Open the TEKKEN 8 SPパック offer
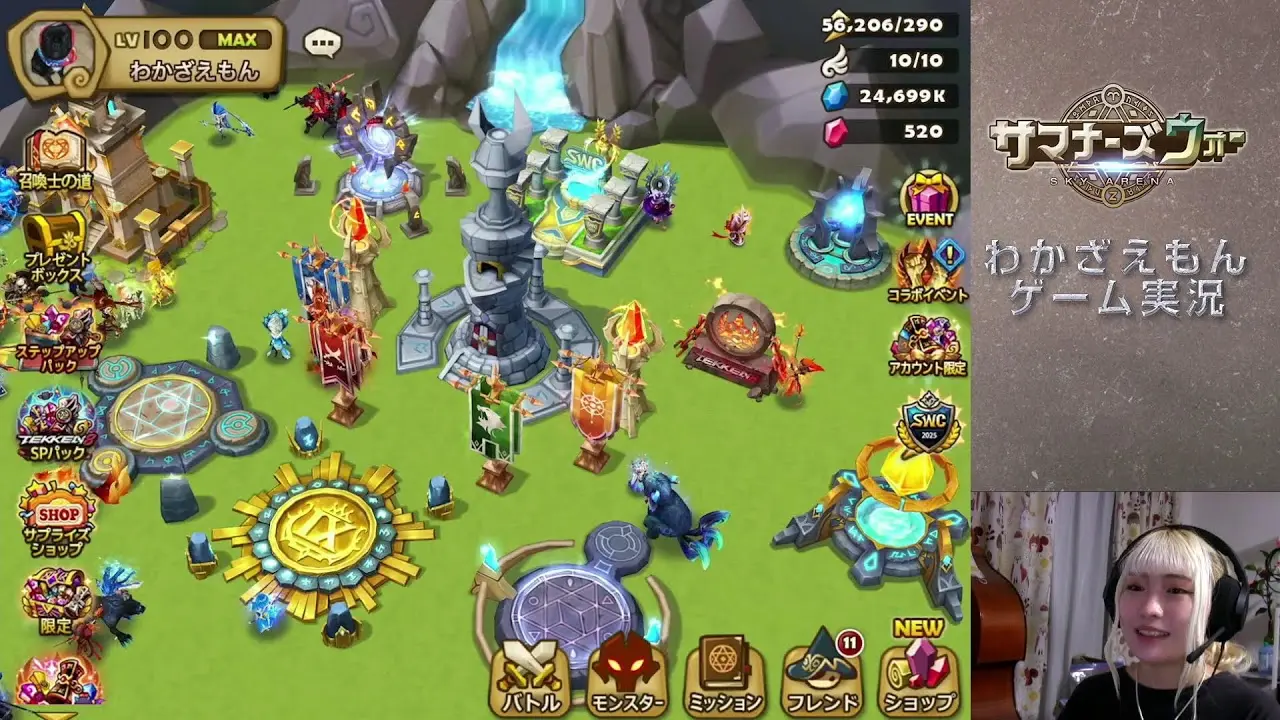 (54, 423)
